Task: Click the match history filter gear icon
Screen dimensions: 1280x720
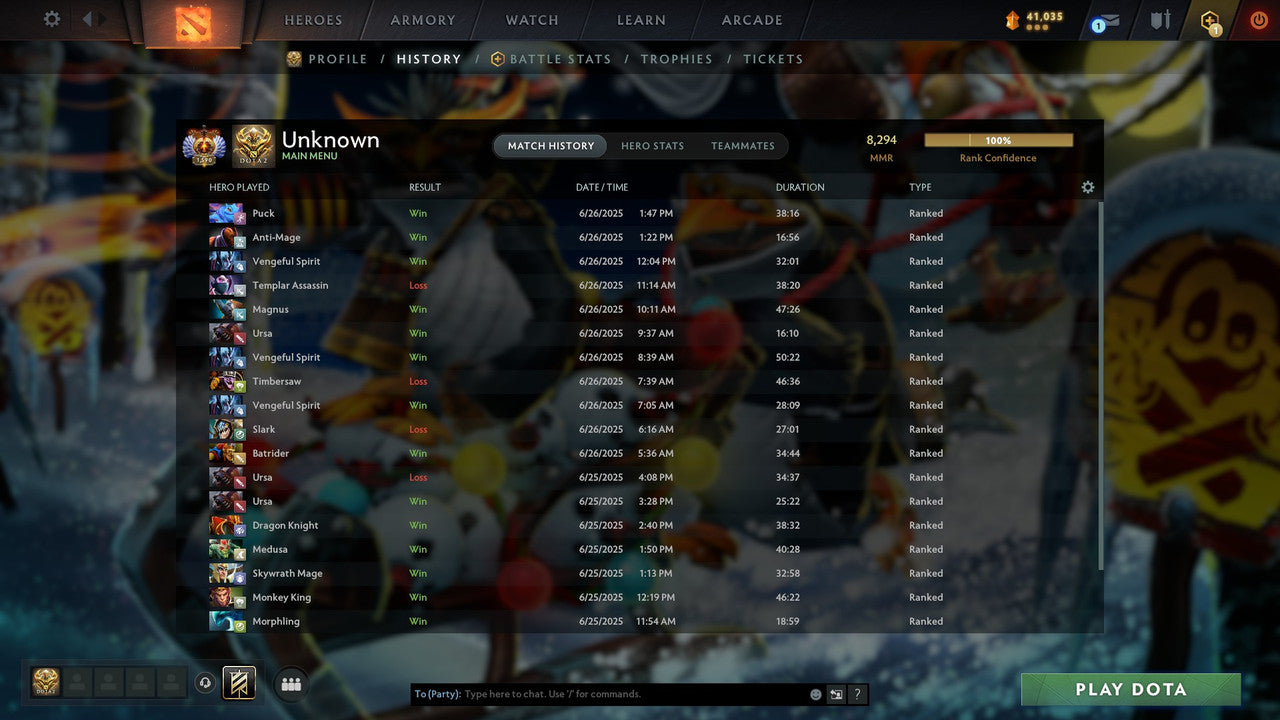Action: 1088,187
